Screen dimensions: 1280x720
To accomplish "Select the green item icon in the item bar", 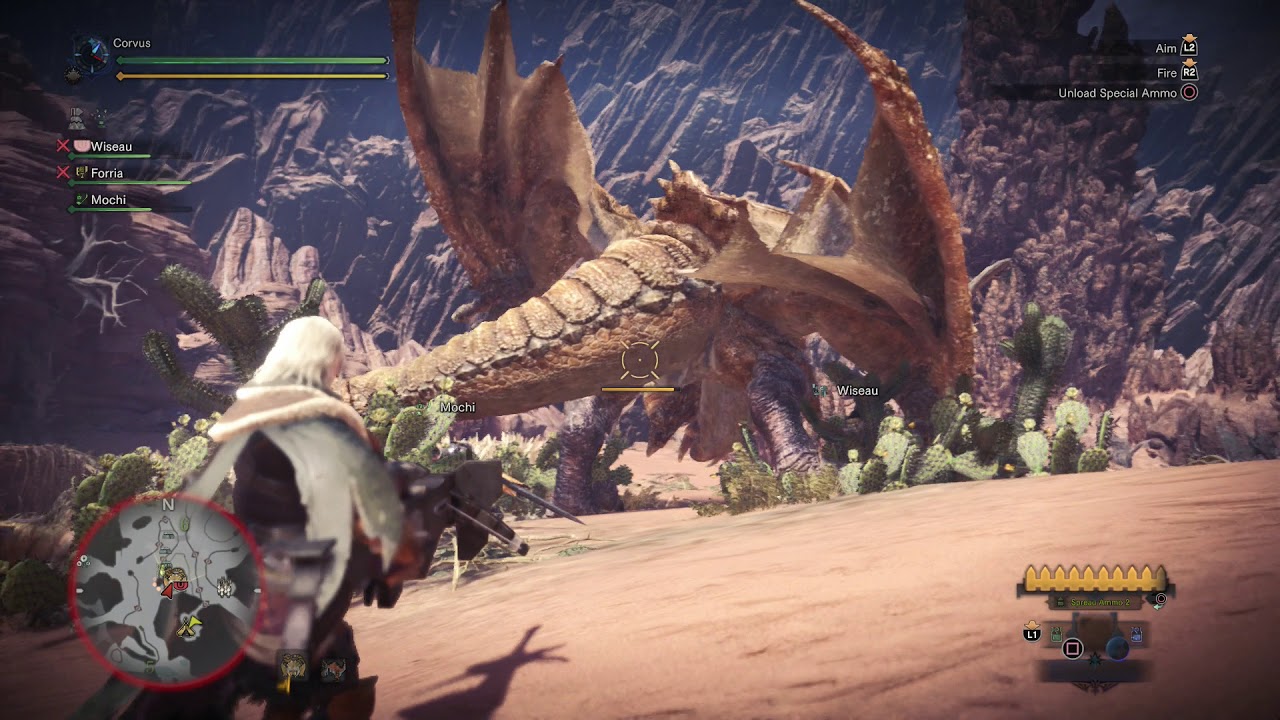I will 1056,633.
